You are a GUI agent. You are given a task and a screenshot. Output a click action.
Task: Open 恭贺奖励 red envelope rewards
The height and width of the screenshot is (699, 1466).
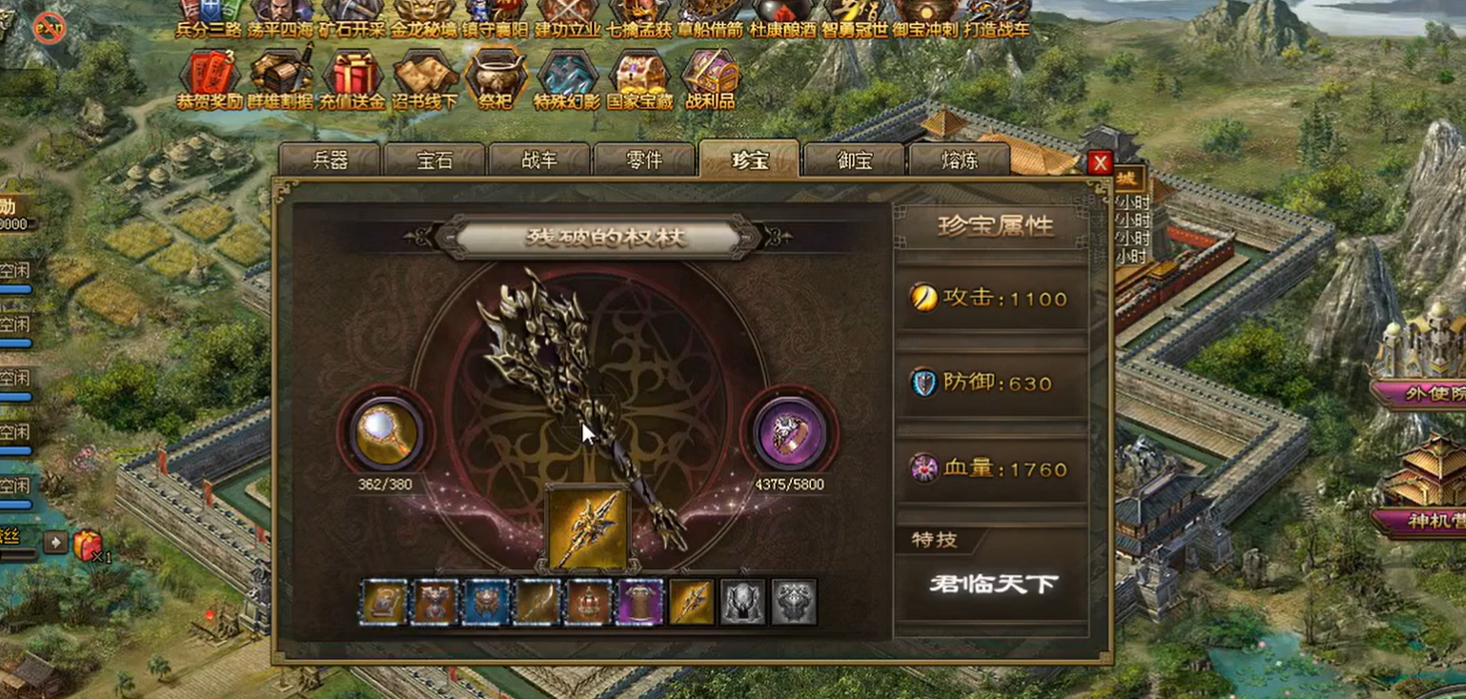pos(209,78)
